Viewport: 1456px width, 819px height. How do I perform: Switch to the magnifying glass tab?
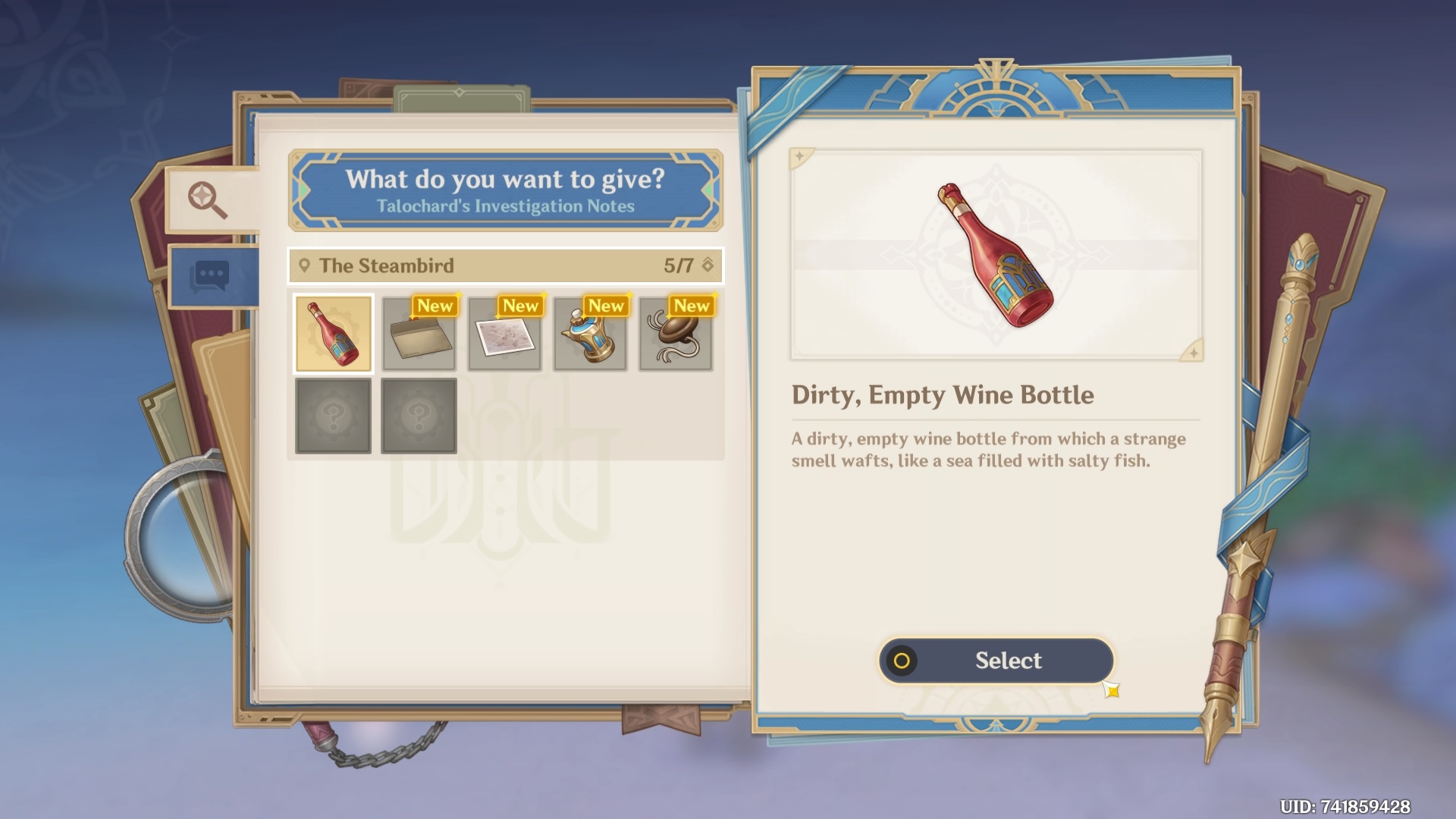pos(209,199)
